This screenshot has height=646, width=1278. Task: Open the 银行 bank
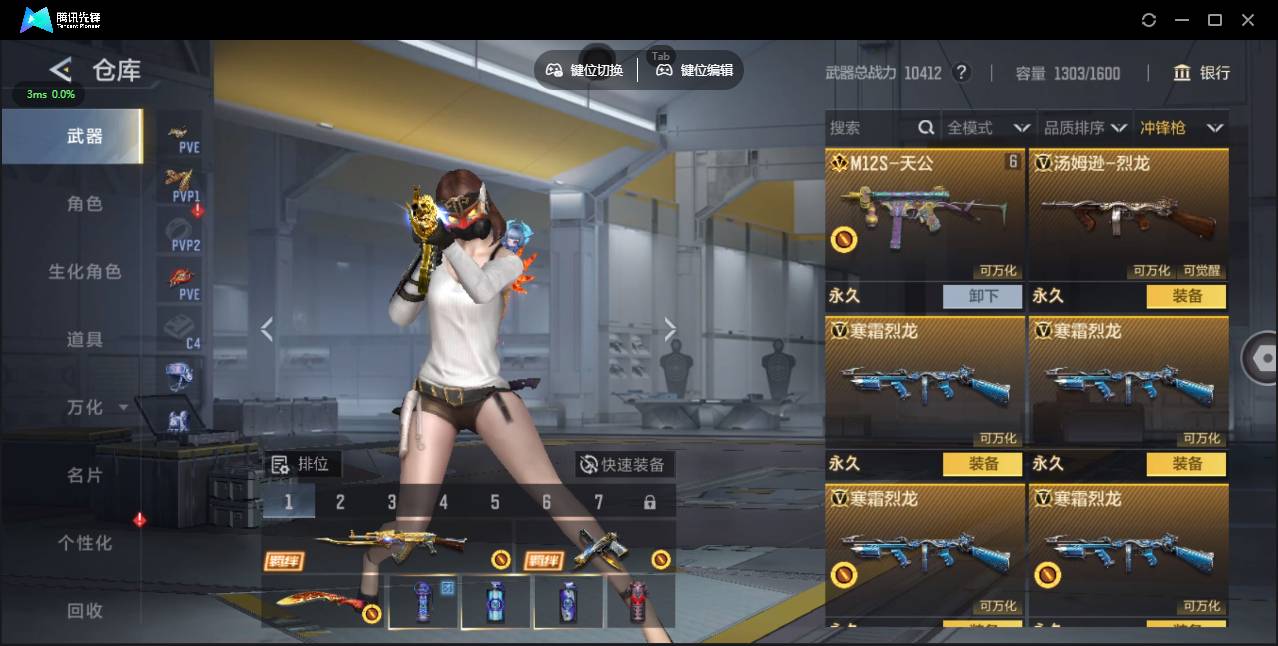coord(1203,73)
